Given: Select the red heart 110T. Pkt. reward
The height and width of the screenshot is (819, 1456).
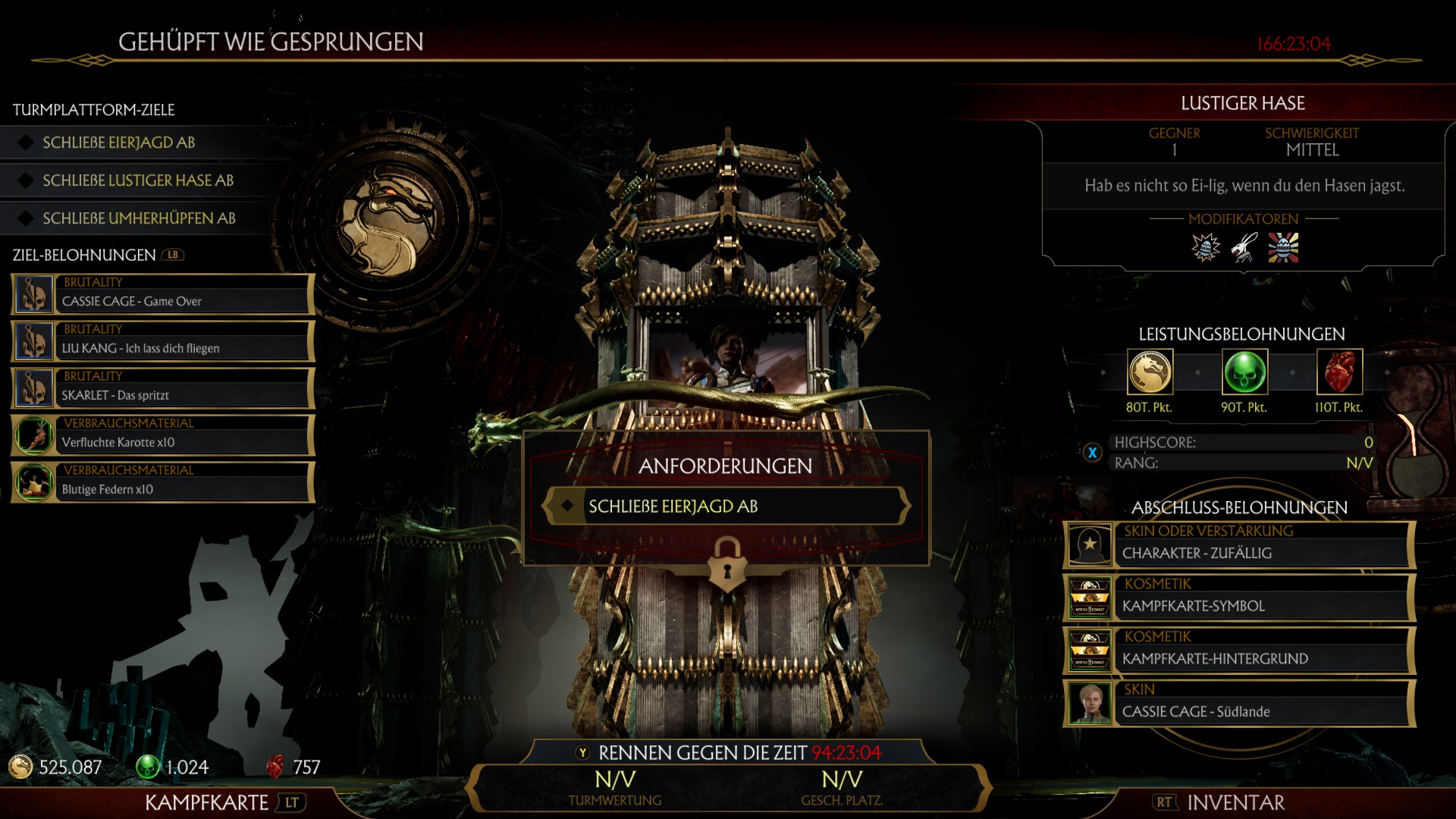Looking at the screenshot, I should coord(1339,372).
